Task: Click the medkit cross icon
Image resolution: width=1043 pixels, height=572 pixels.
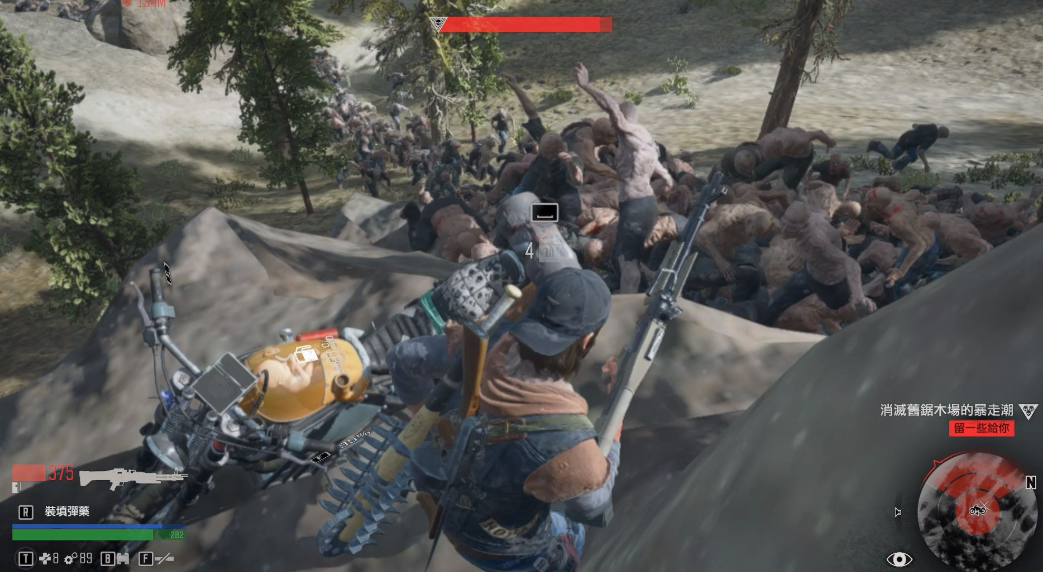Action: [44, 559]
